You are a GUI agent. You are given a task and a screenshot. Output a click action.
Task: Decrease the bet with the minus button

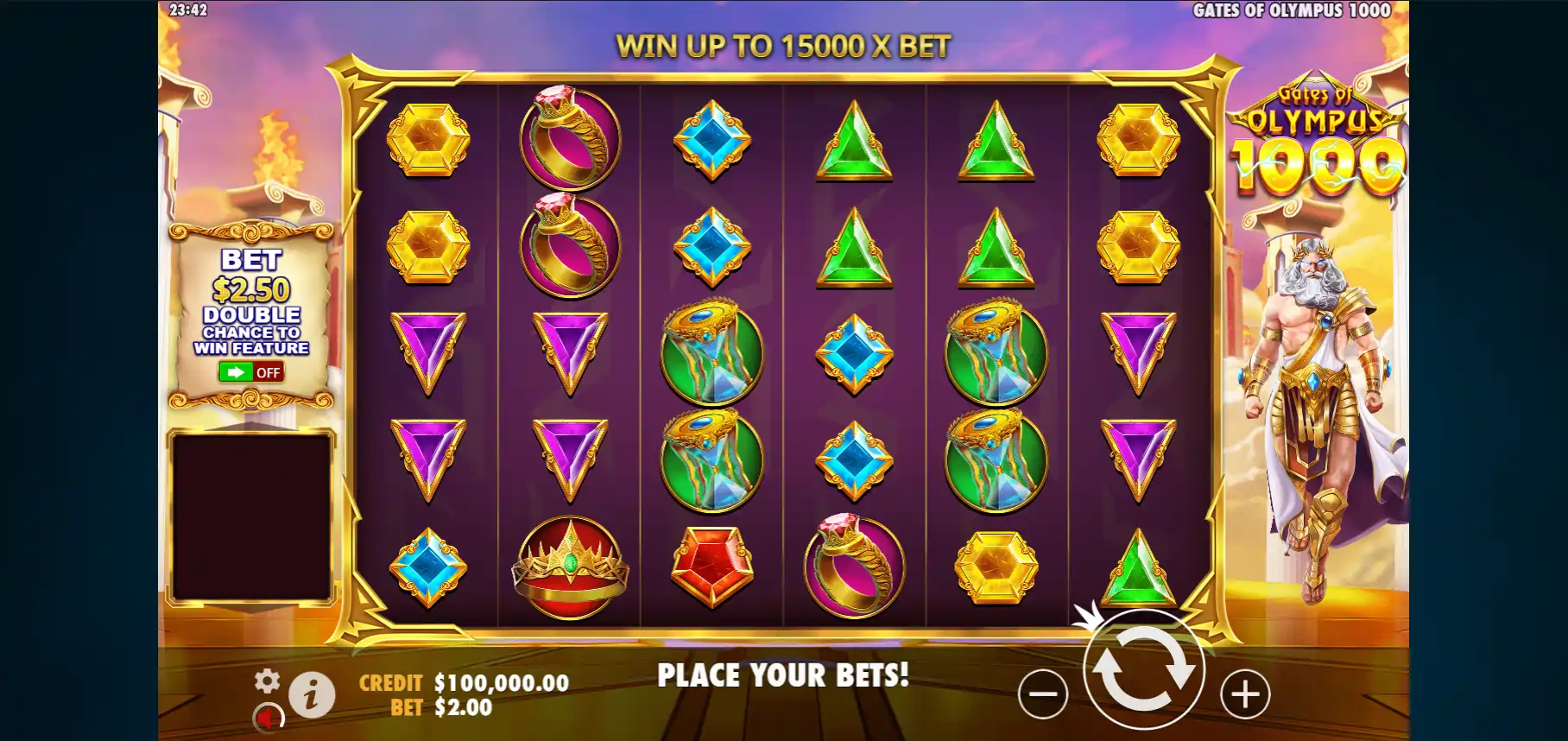[x=1043, y=693]
